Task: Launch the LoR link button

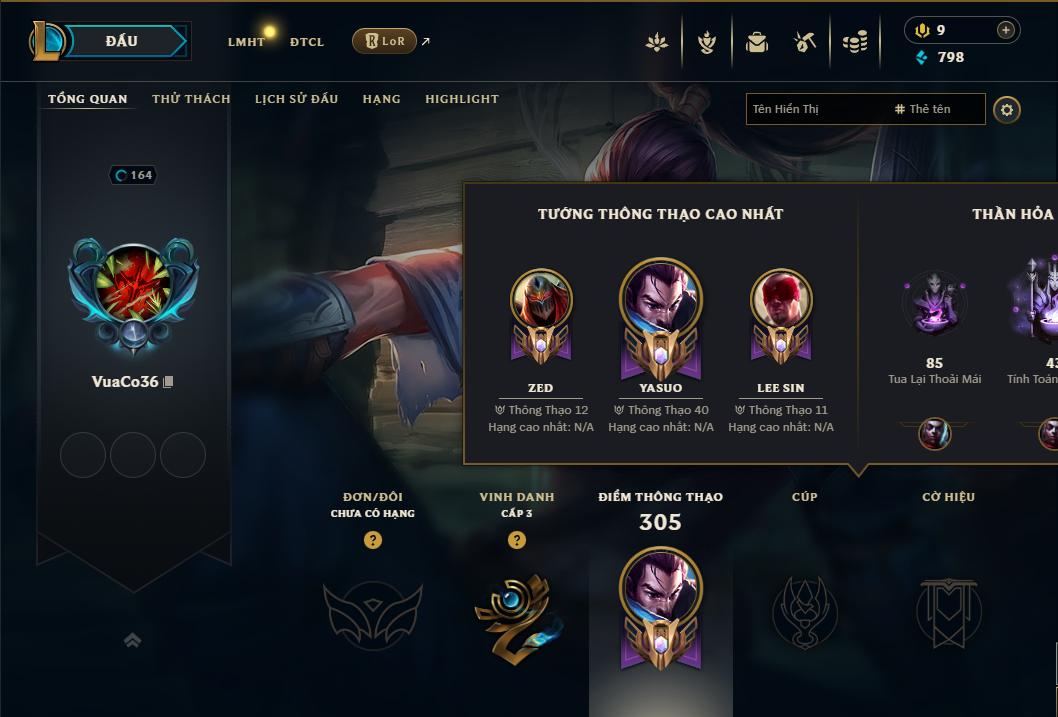Action: (385, 41)
